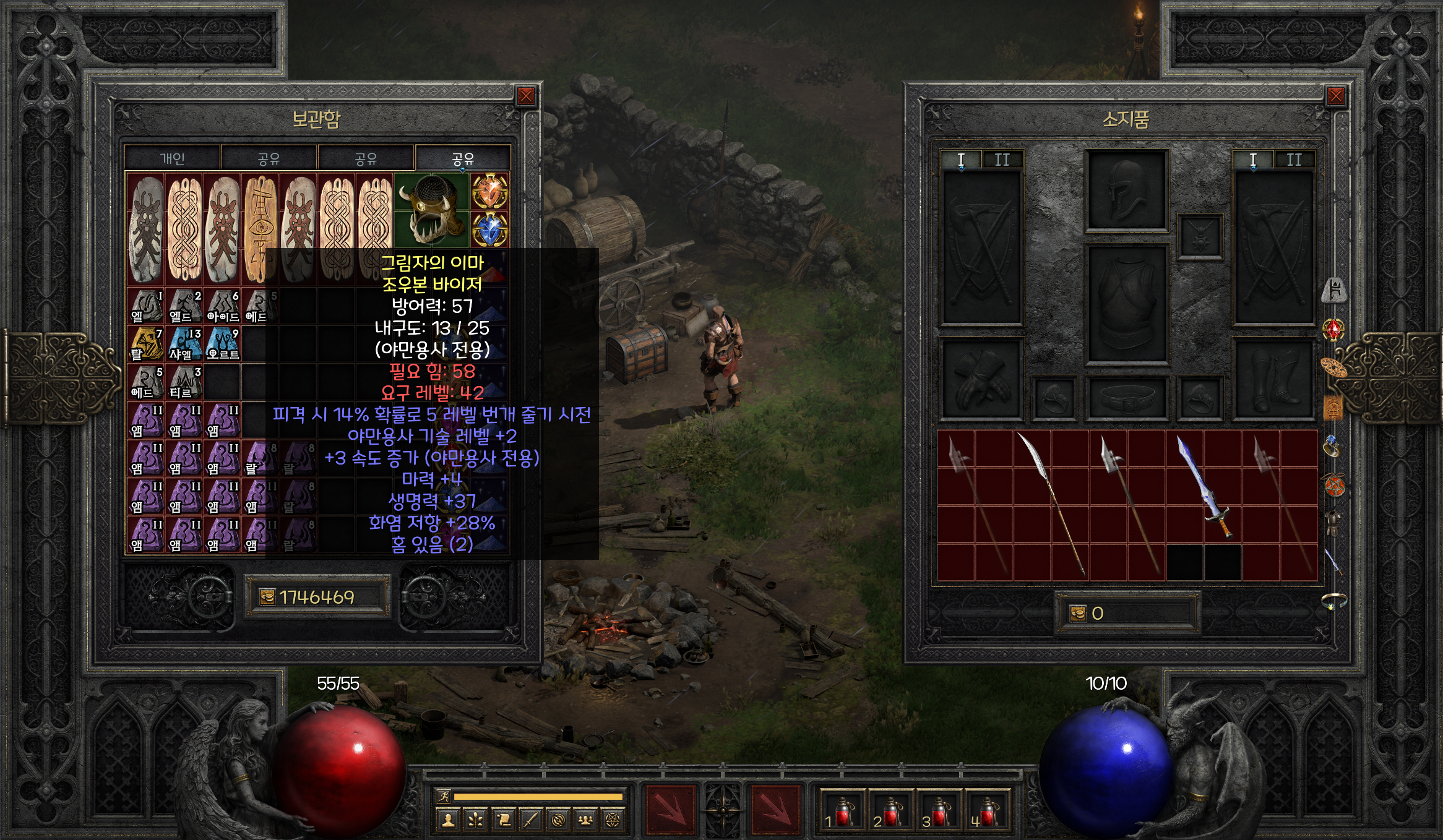The image size is (1443, 840).
Task: Select the El (엘) rune
Action: click(x=146, y=306)
